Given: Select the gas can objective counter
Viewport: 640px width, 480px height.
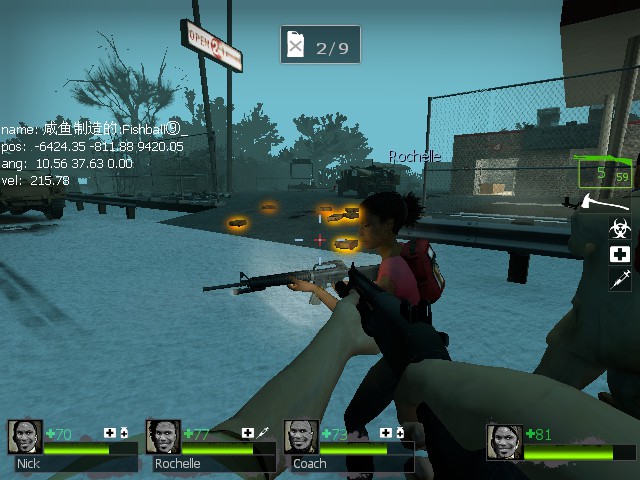Looking at the screenshot, I should [320, 46].
